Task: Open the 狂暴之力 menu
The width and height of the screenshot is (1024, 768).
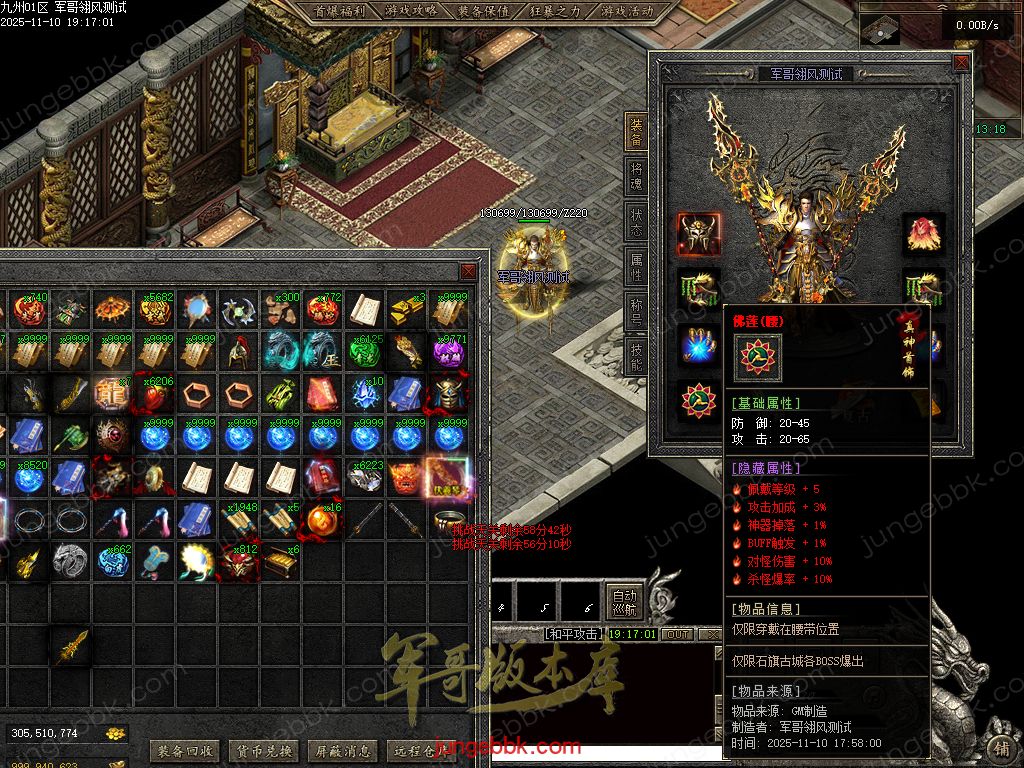Action: (x=555, y=12)
